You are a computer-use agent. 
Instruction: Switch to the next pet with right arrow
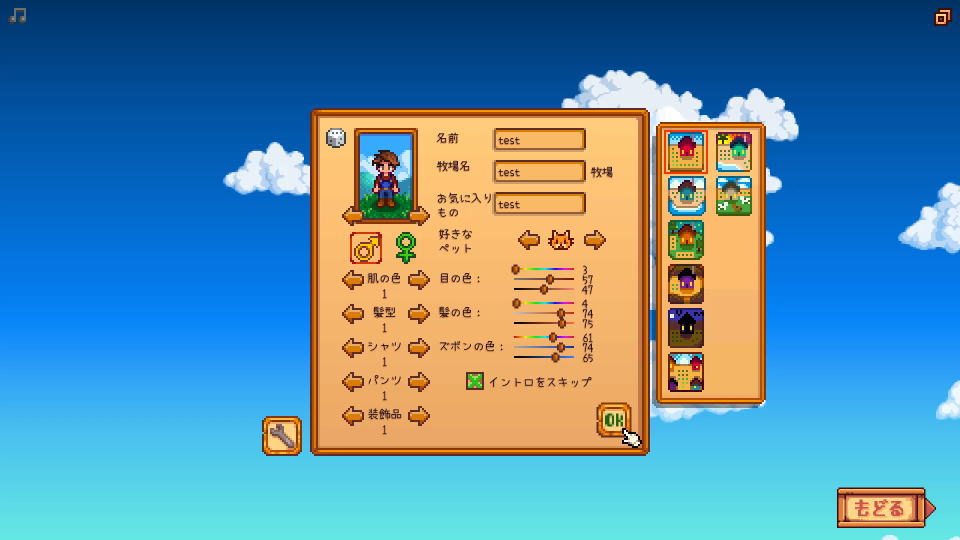click(x=595, y=240)
